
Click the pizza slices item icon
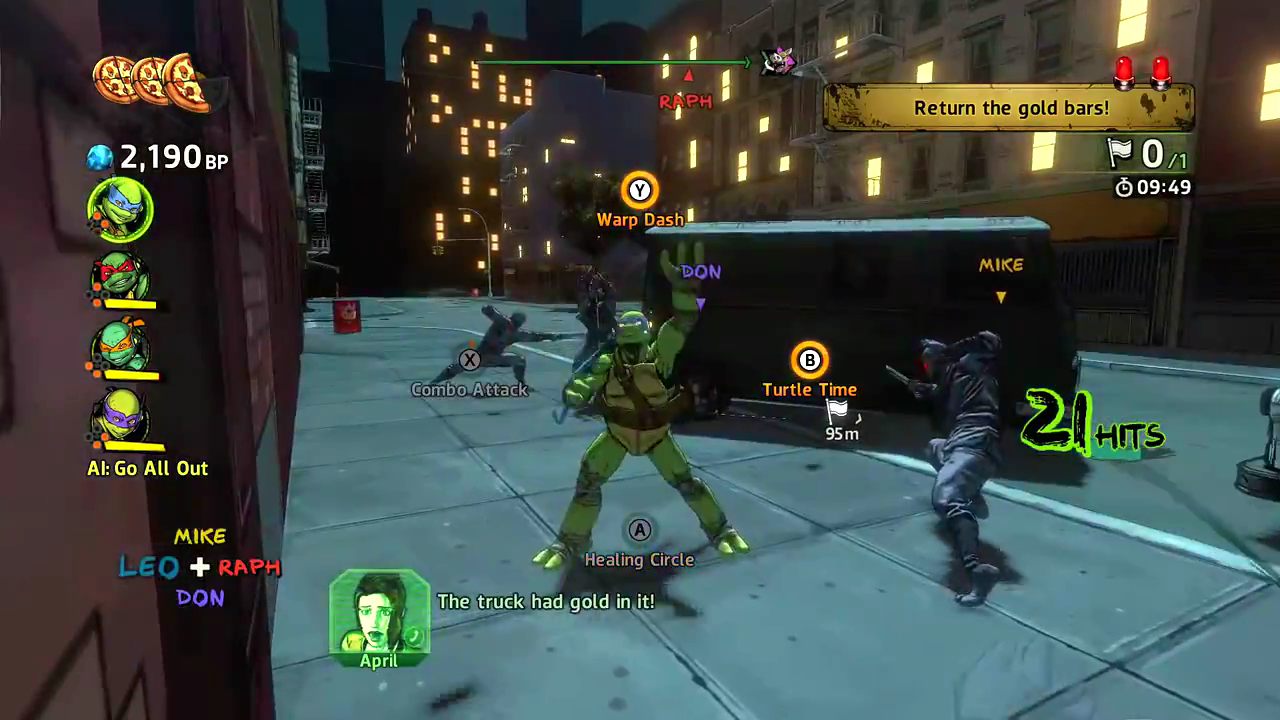[x=150, y=80]
